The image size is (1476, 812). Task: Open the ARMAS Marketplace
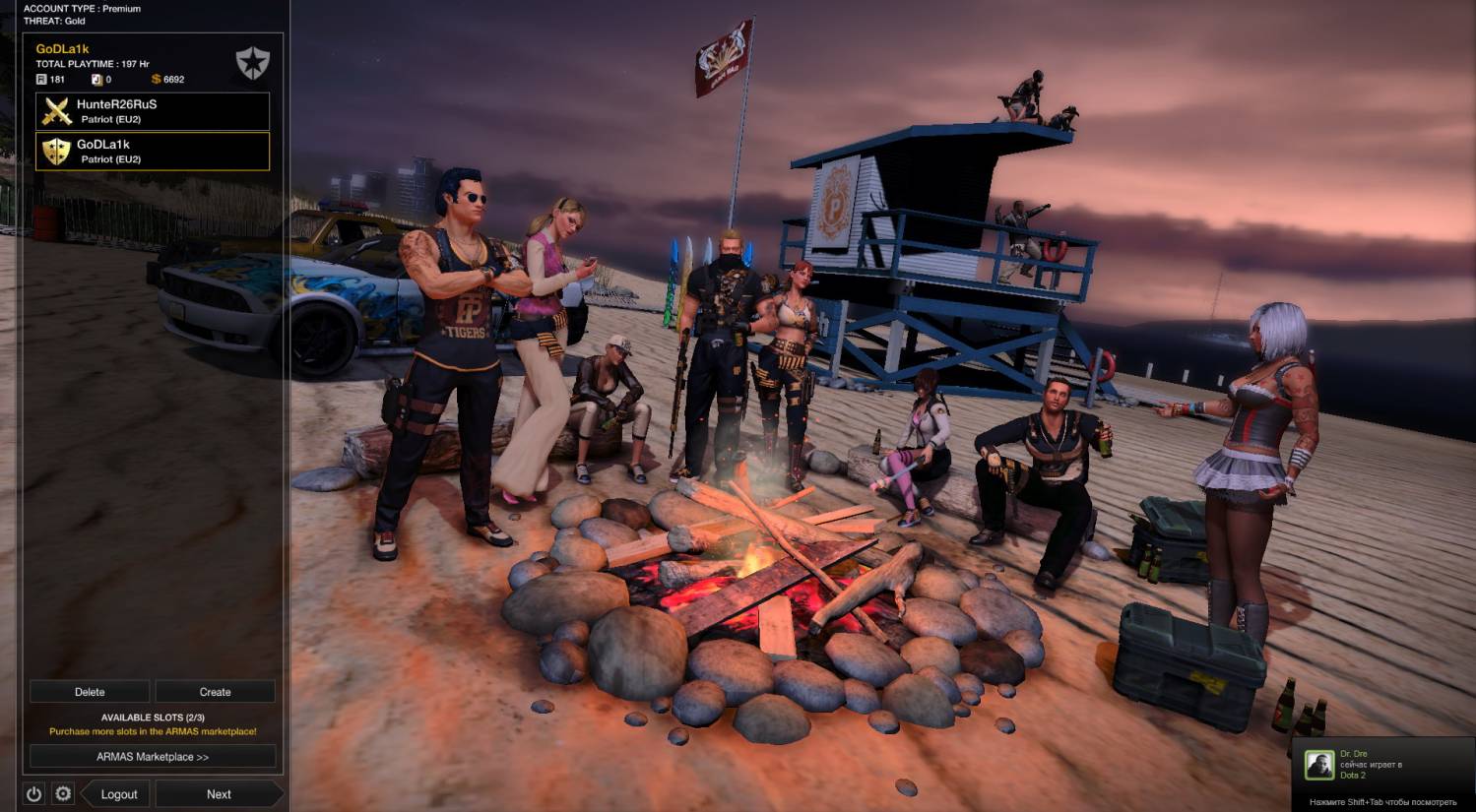pos(153,757)
